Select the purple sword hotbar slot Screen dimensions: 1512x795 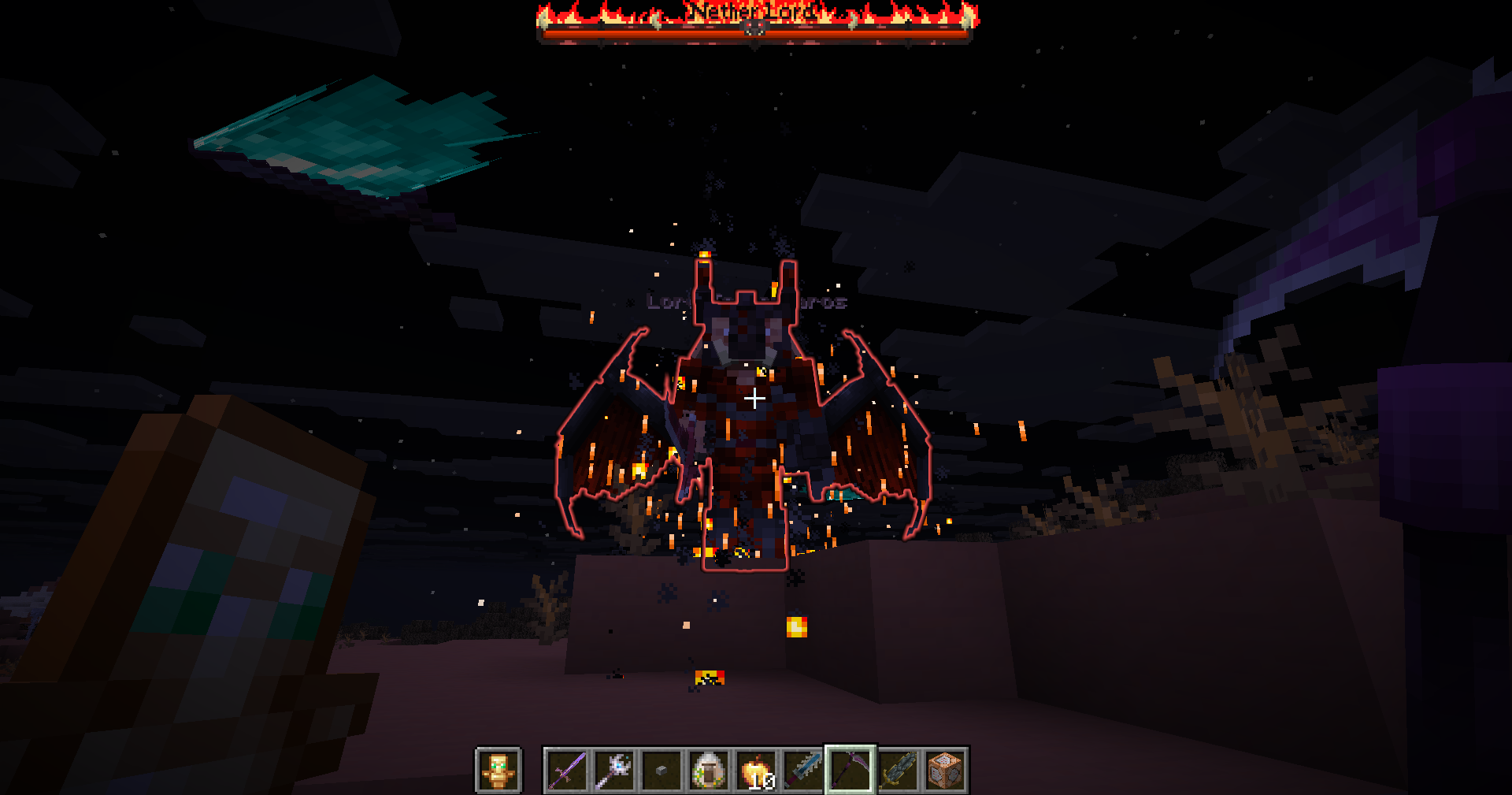point(566,770)
